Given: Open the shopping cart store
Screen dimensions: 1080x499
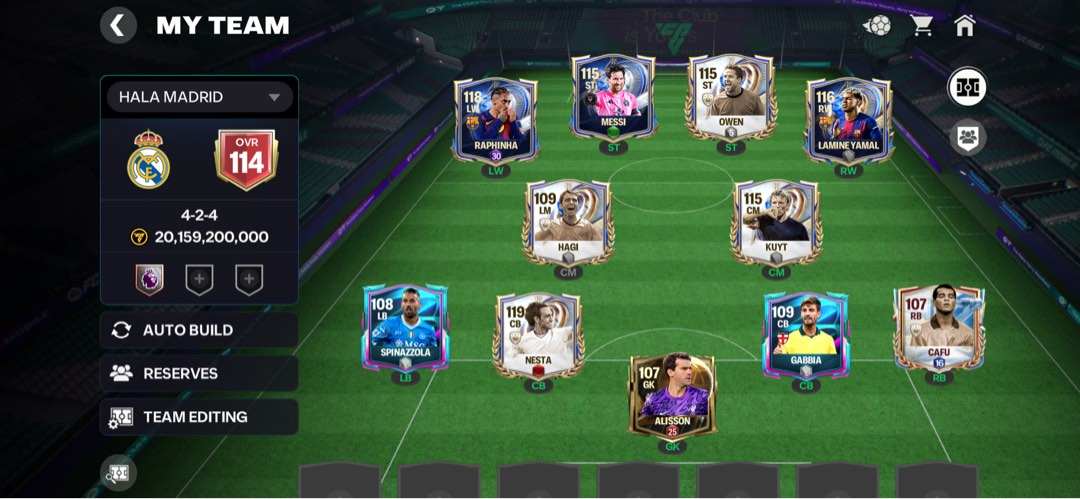Looking at the screenshot, I should pyautogui.click(x=921, y=26).
